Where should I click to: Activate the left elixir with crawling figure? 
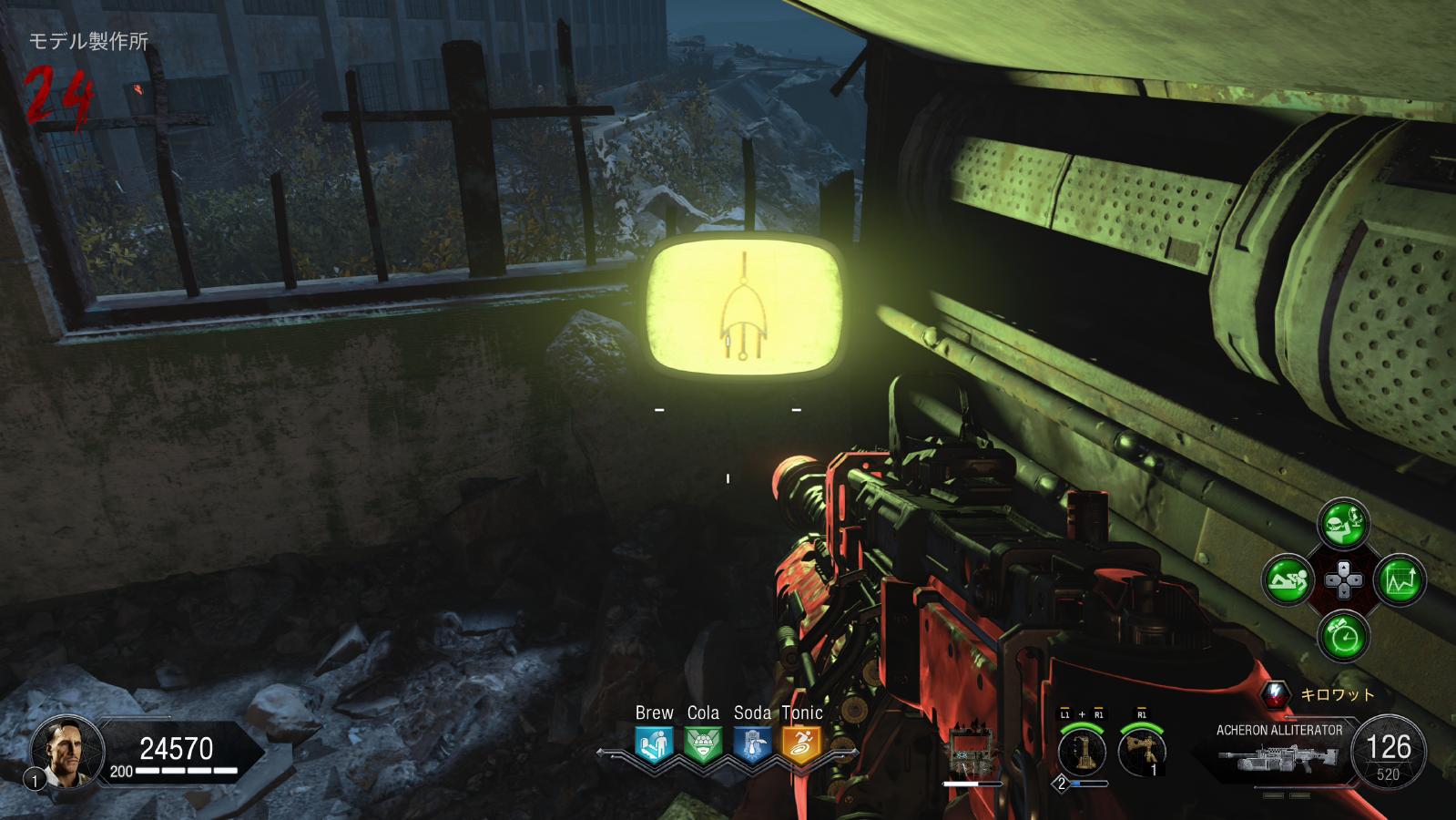point(1287,579)
